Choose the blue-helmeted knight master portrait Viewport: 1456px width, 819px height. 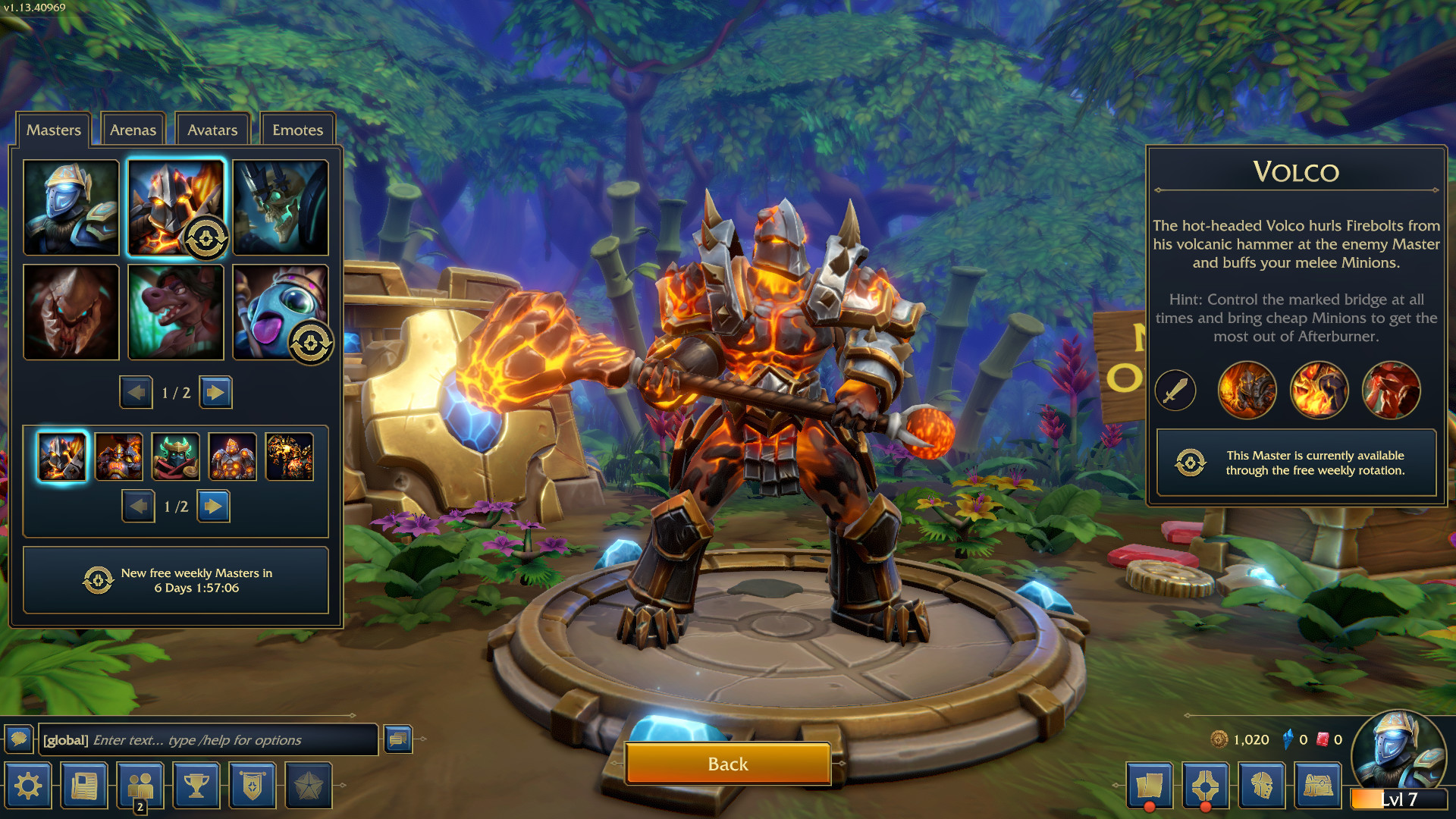tap(71, 207)
